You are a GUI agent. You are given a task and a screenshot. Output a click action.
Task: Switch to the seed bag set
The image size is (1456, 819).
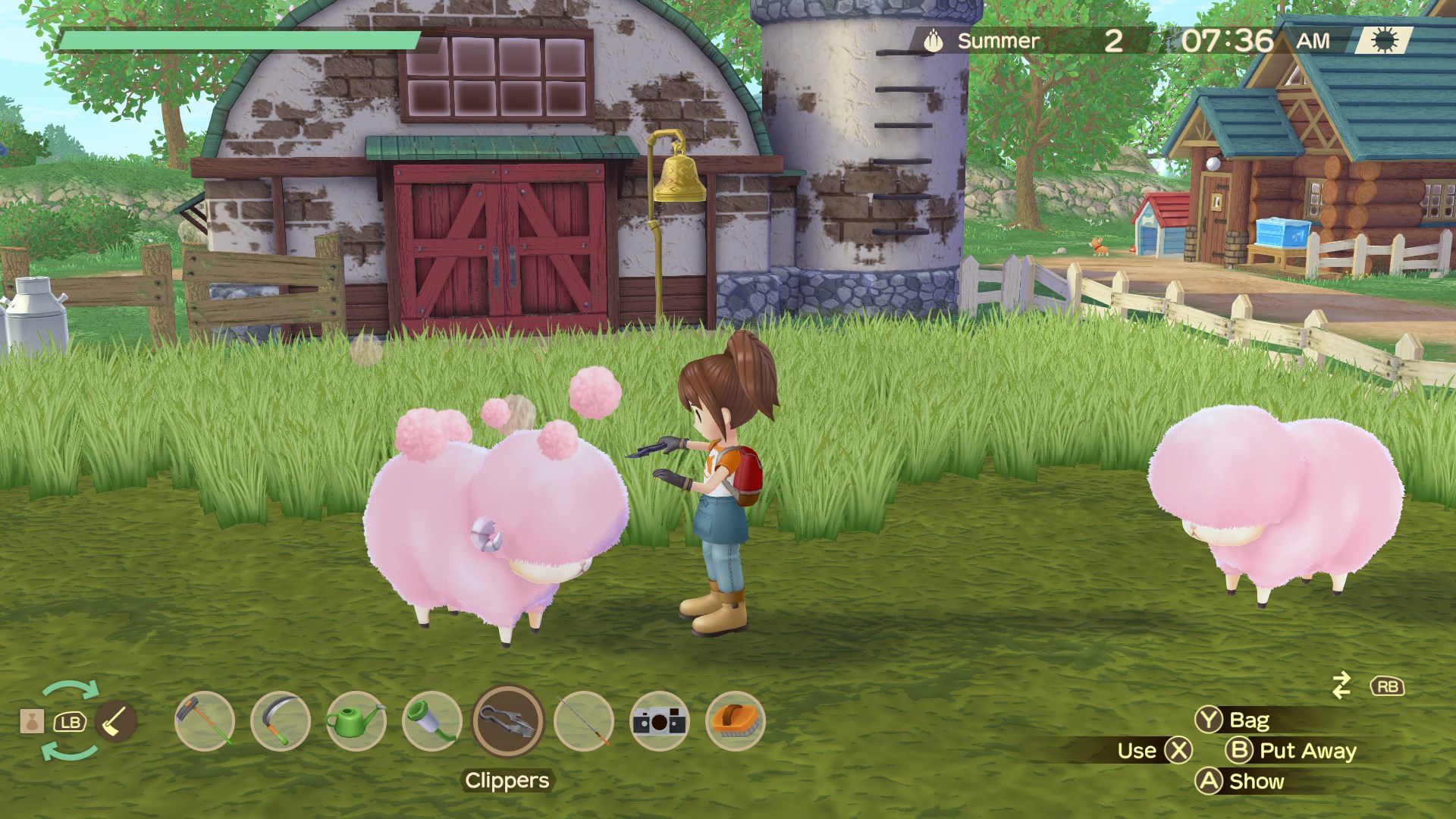pyautogui.click(x=32, y=721)
